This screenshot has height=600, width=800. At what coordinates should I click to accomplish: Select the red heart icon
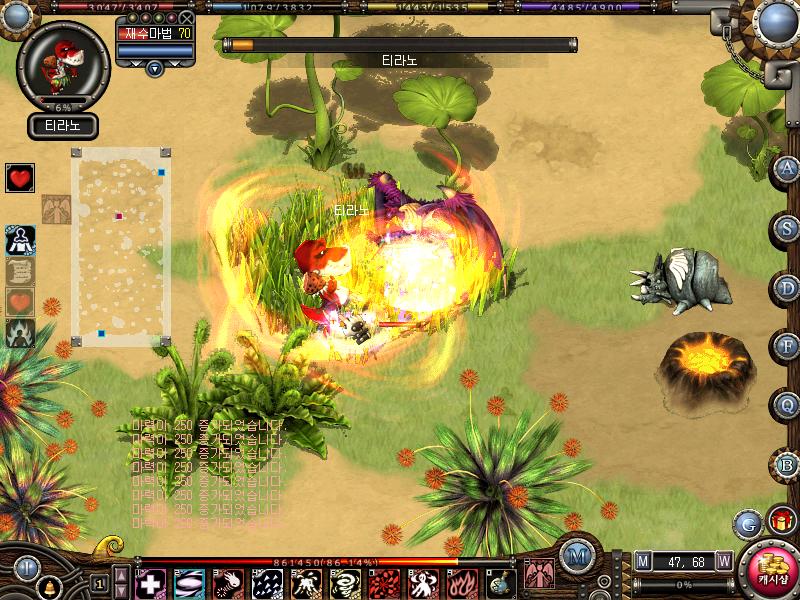pos(20,178)
